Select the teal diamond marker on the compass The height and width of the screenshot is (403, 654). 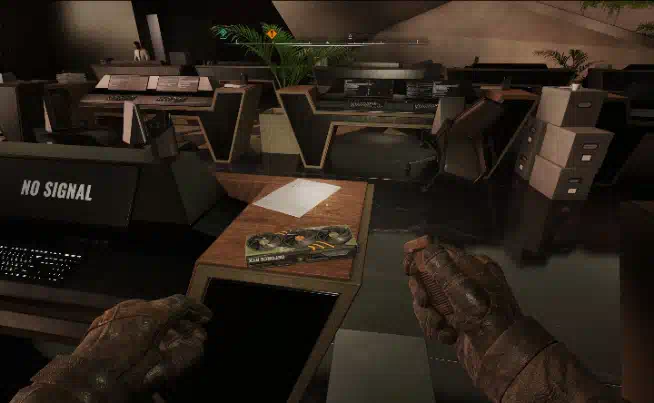point(223,32)
